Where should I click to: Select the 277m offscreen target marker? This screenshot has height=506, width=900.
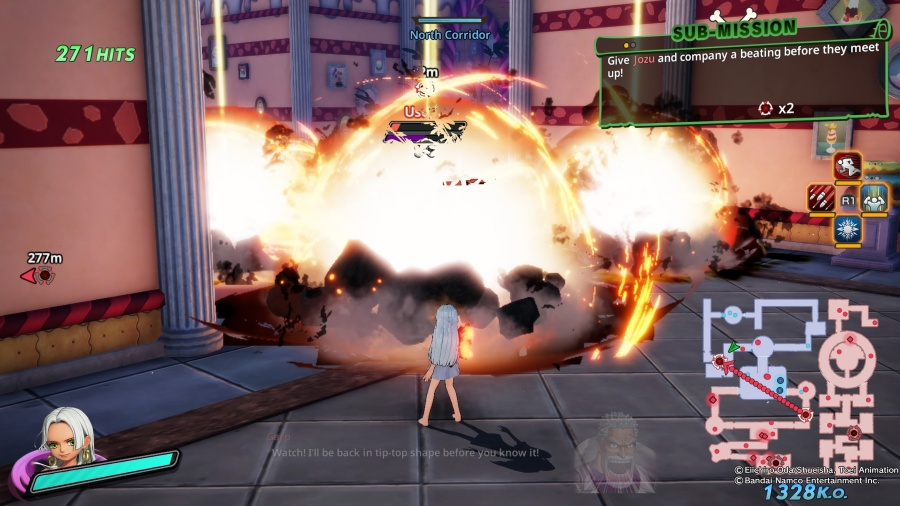(x=41, y=274)
